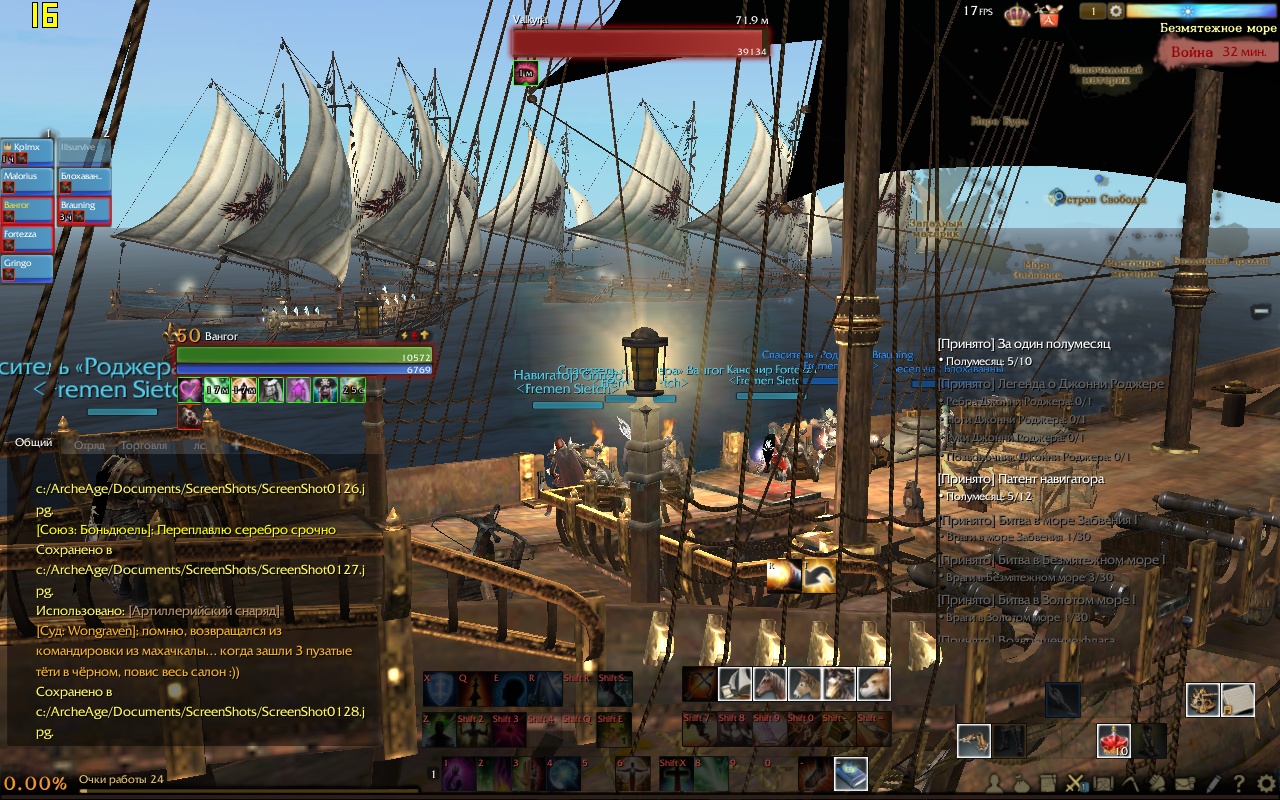Activate the blue spellbook slot

[x=850, y=774]
